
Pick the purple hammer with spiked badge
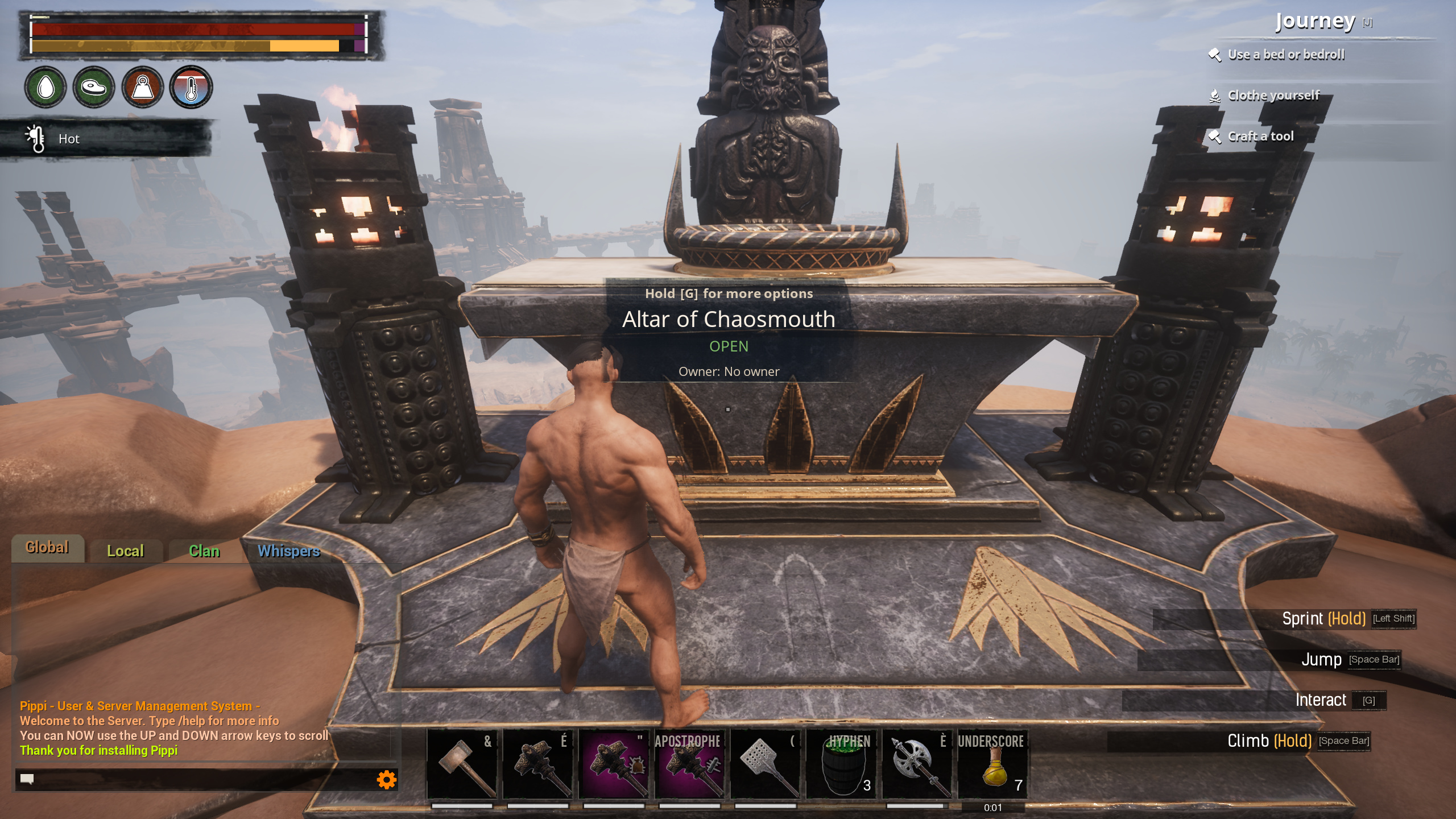coord(689,765)
